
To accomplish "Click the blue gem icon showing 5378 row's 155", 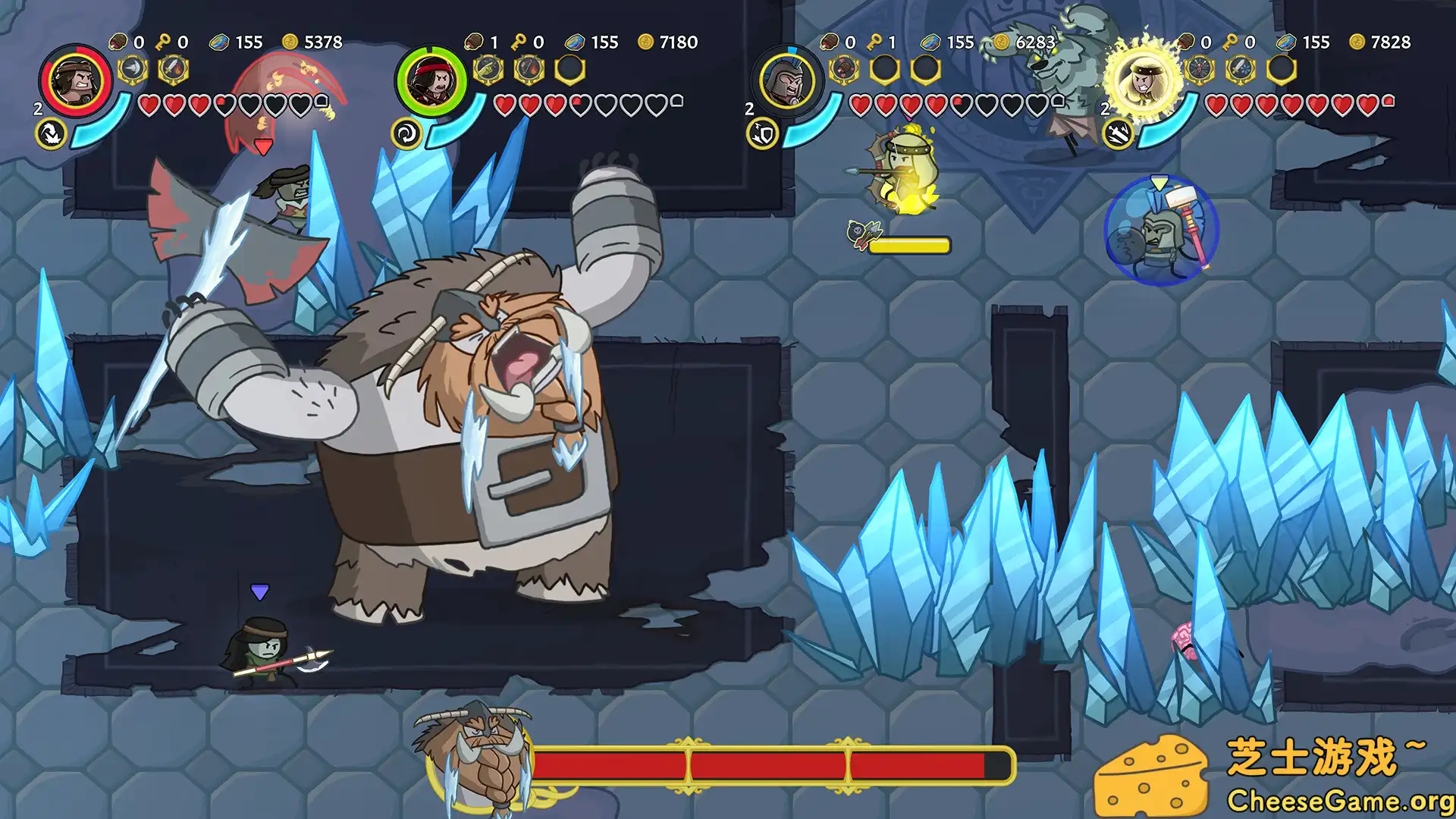I will coord(218,43).
